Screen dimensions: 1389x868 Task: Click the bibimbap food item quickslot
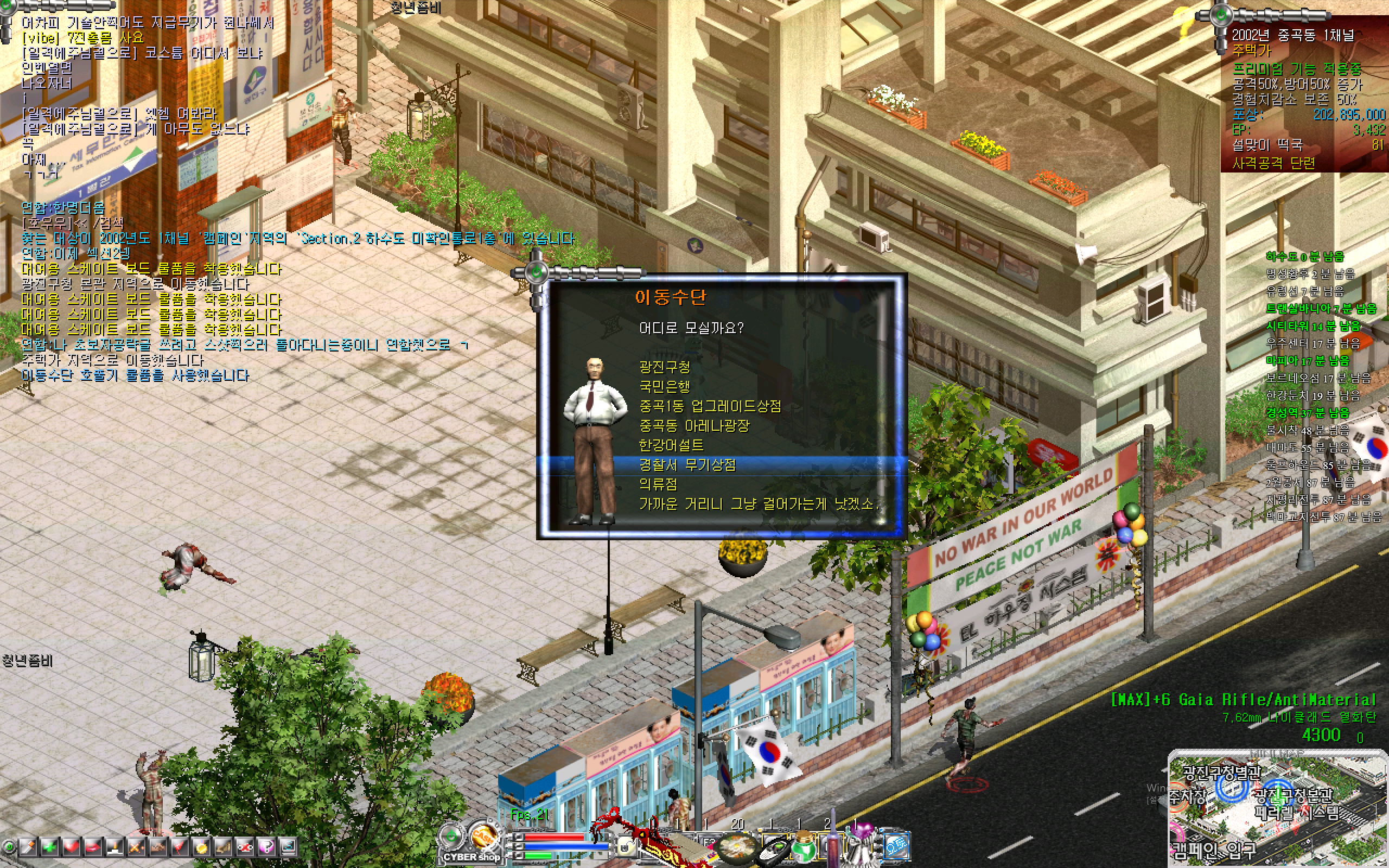pos(738,846)
